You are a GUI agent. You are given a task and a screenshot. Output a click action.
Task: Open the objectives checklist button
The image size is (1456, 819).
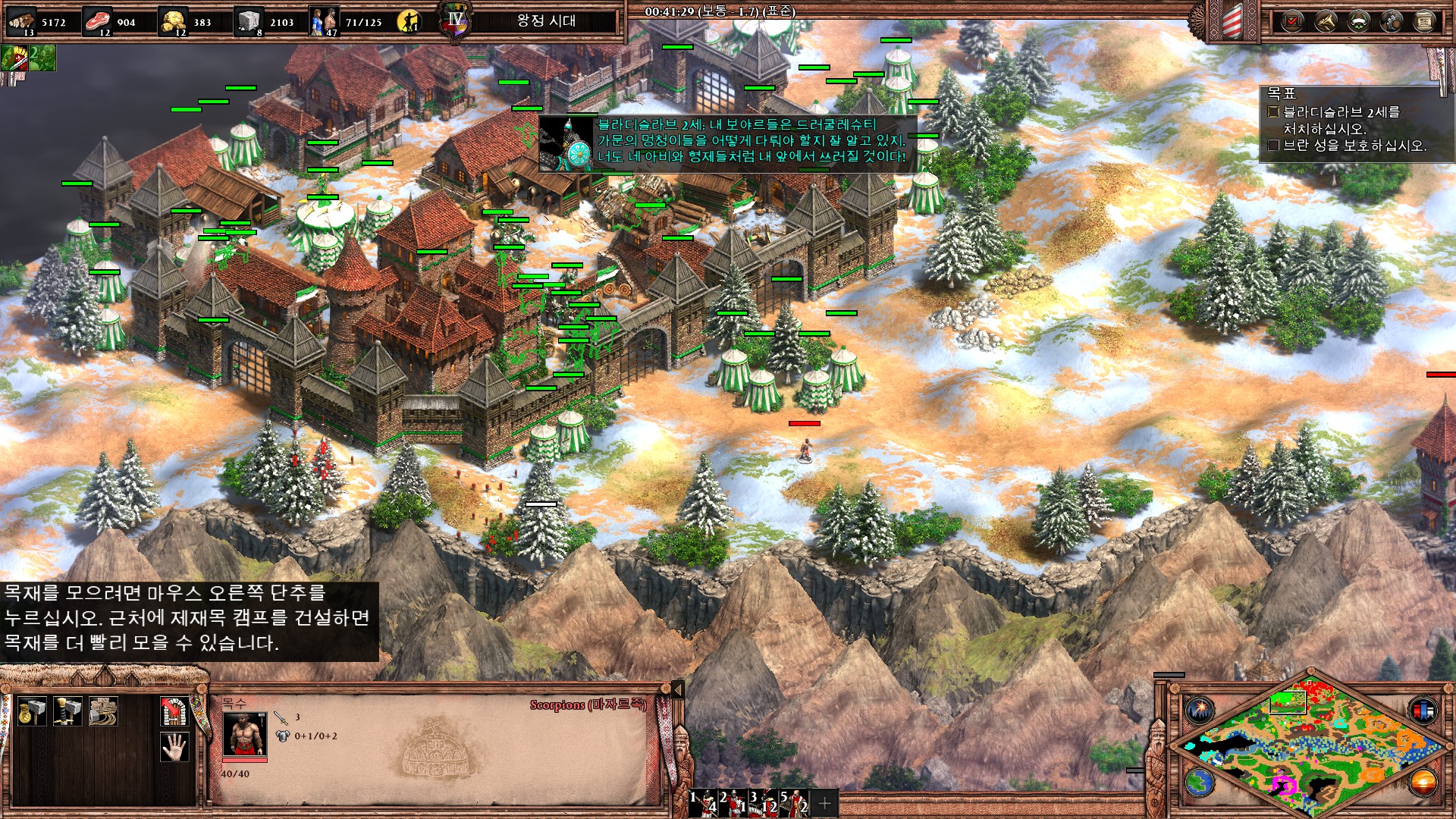(1292, 21)
